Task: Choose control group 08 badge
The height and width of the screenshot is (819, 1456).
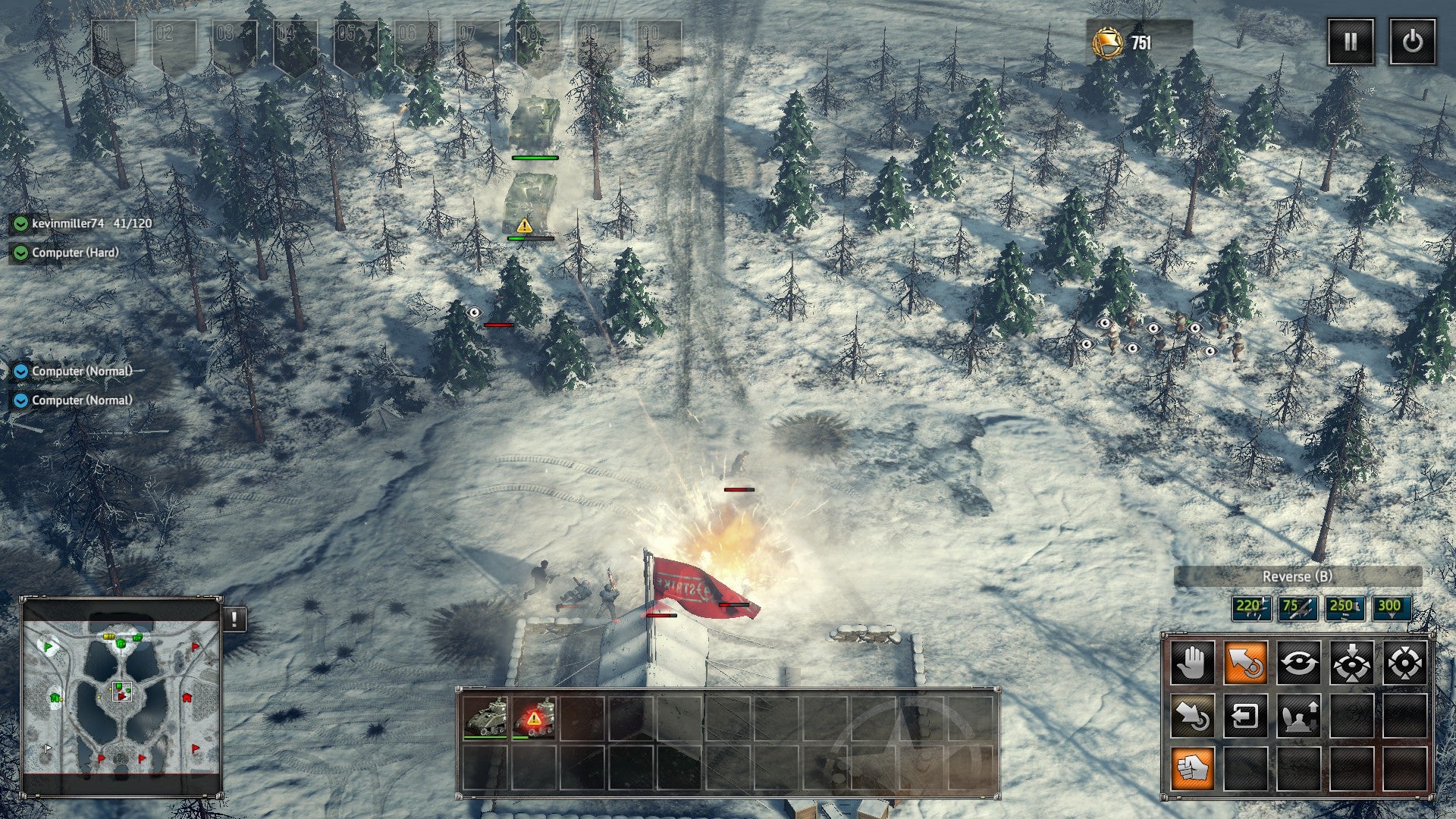Action: (538, 43)
